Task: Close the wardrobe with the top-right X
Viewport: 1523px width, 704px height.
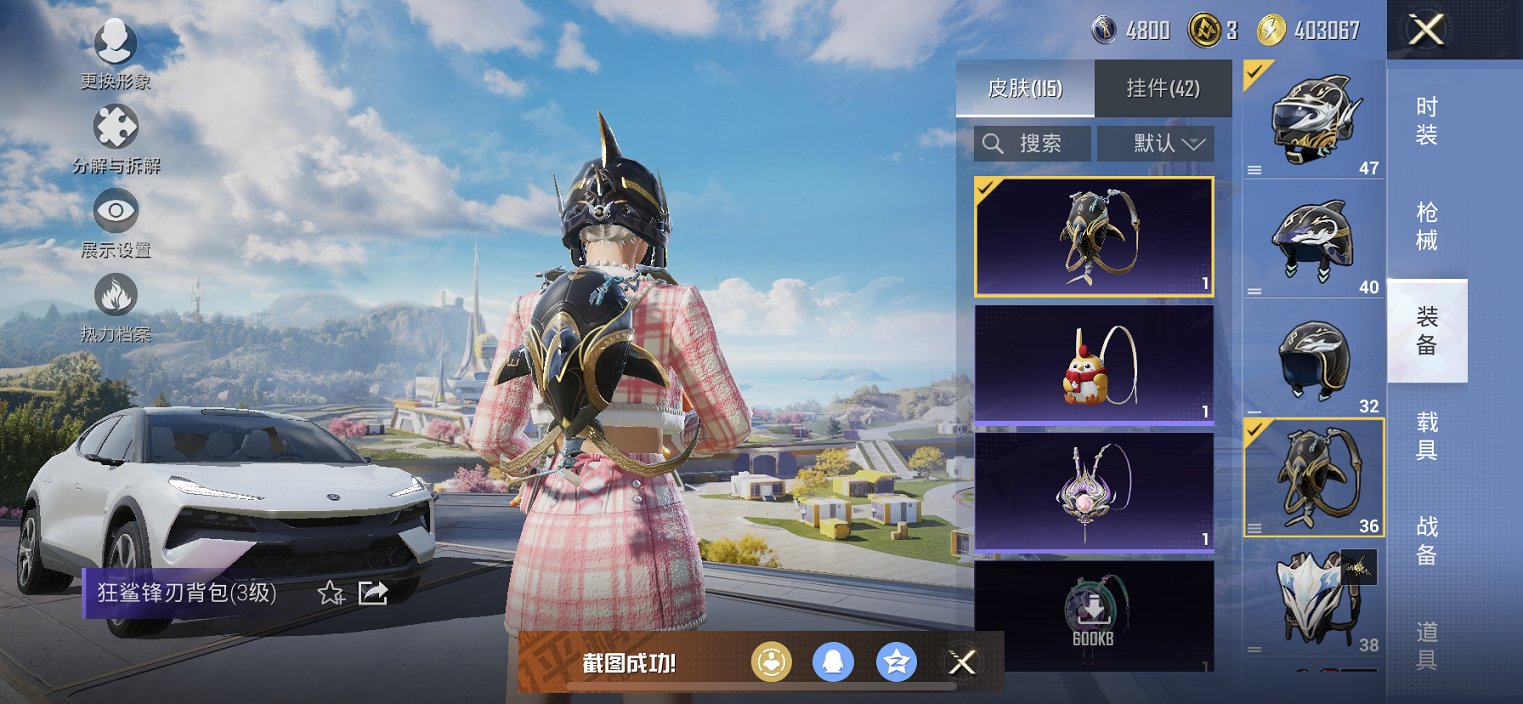Action: [1425, 30]
